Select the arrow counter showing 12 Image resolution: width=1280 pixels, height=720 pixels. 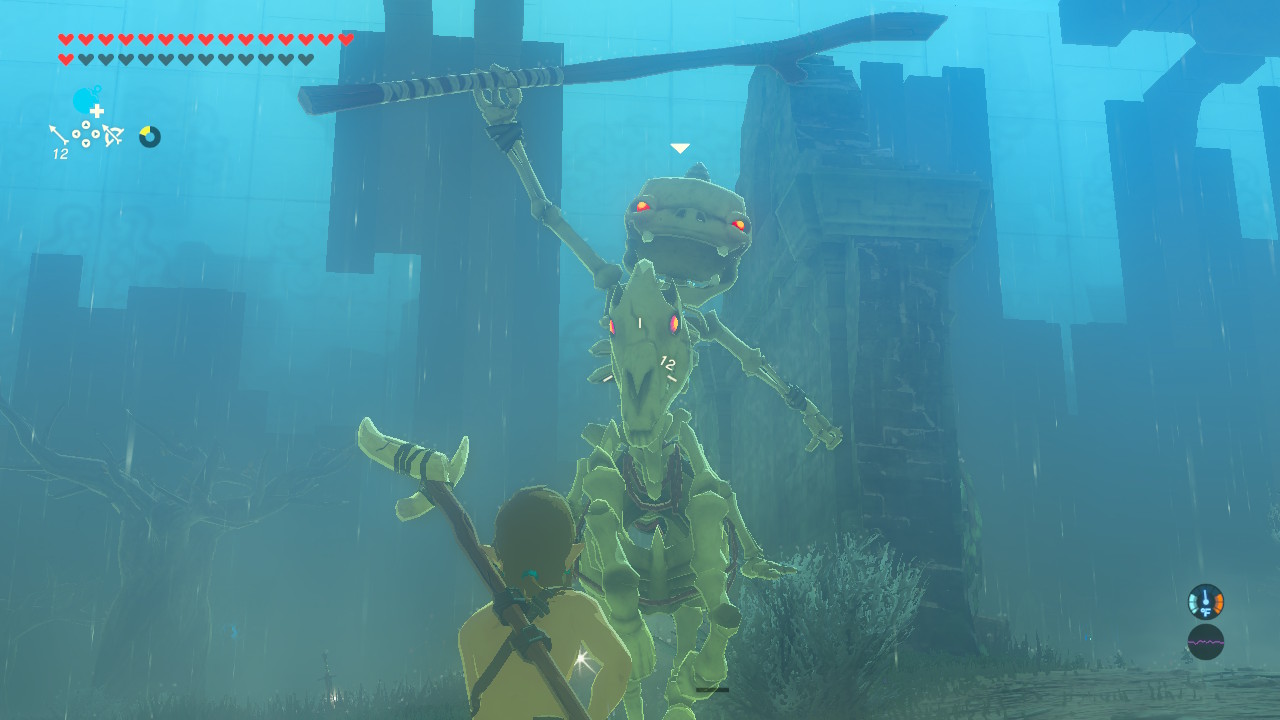click(60, 152)
